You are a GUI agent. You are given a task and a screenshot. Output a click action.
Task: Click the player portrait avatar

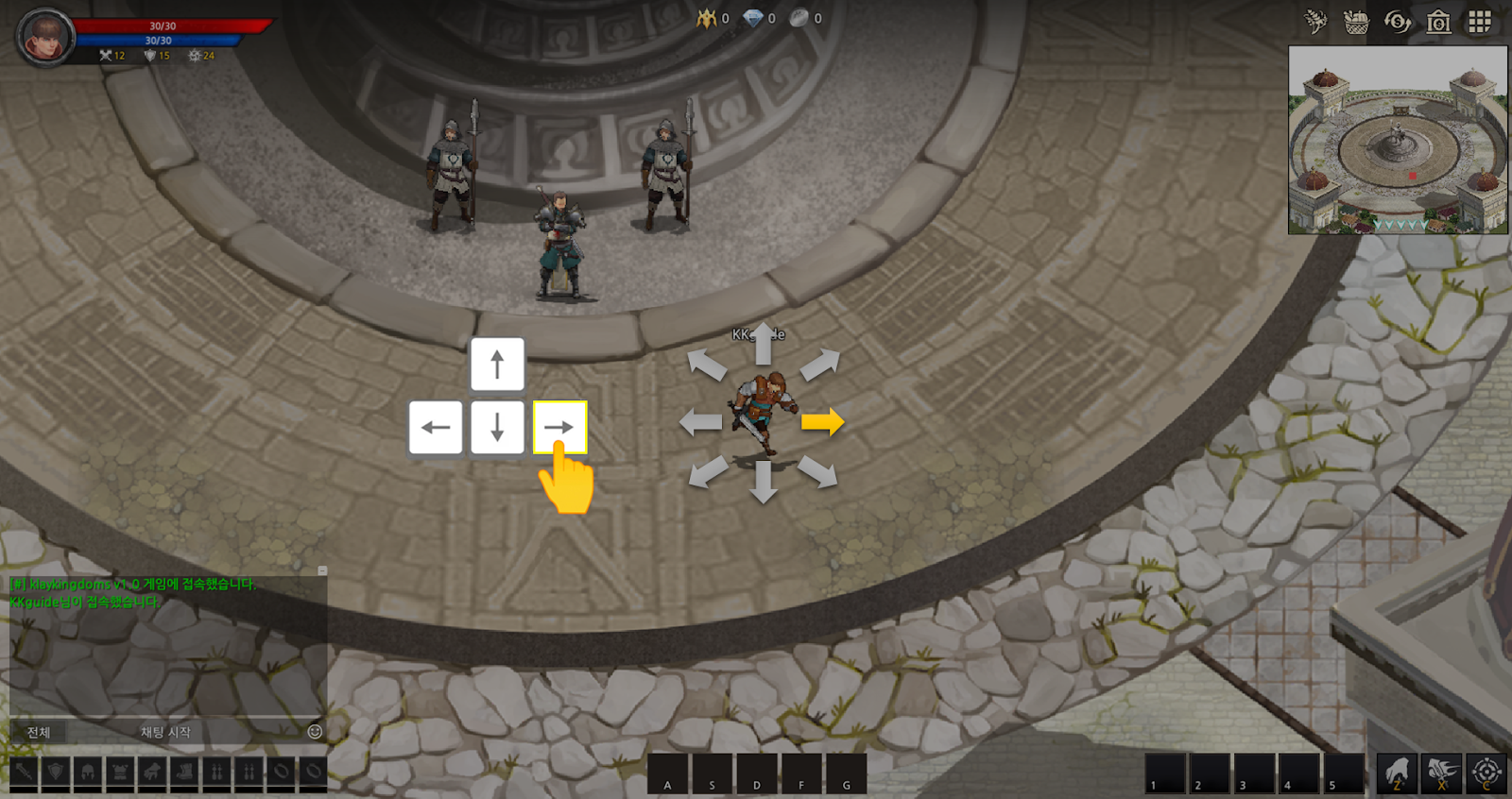click(x=45, y=38)
